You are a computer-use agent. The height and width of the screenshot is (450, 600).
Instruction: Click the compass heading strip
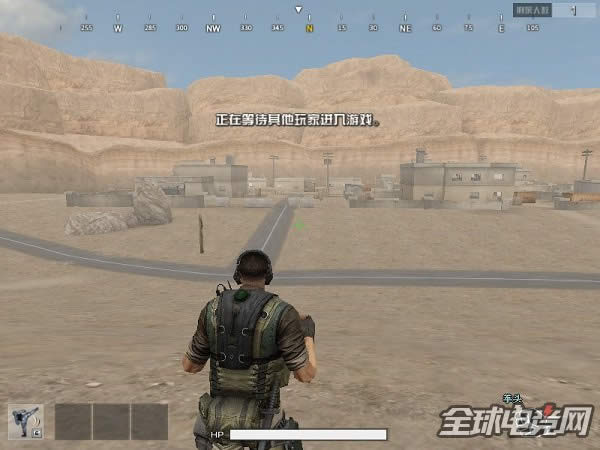click(298, 28)
